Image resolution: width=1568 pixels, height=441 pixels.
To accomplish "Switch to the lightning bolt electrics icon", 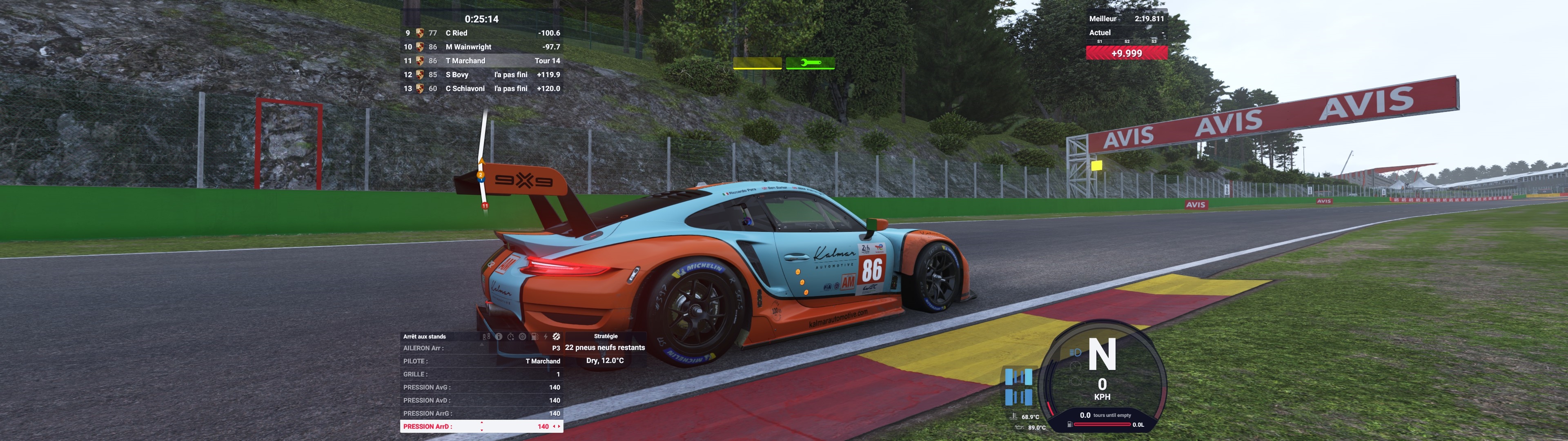I will [546, 336].
